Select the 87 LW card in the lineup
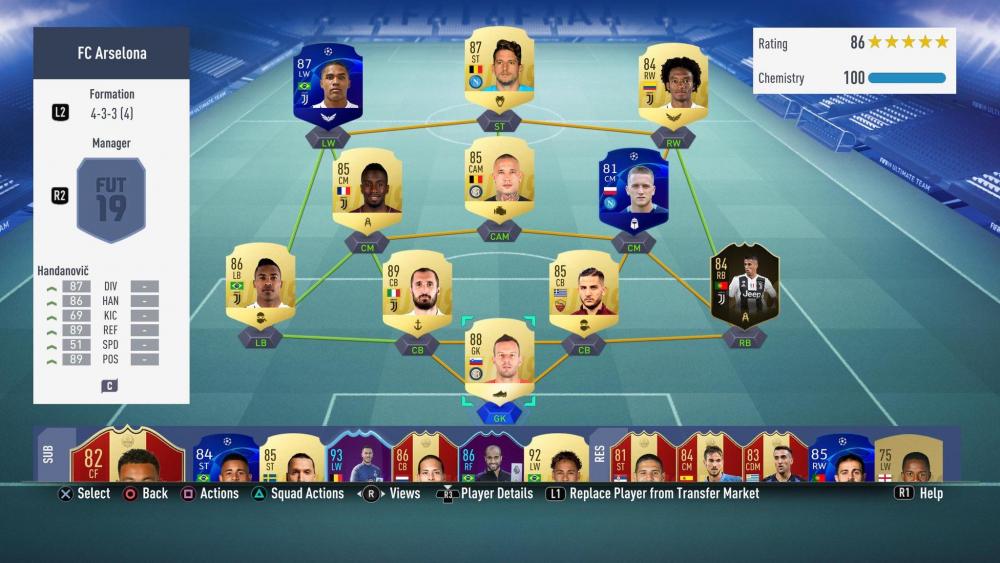 [x=327, y=83]
